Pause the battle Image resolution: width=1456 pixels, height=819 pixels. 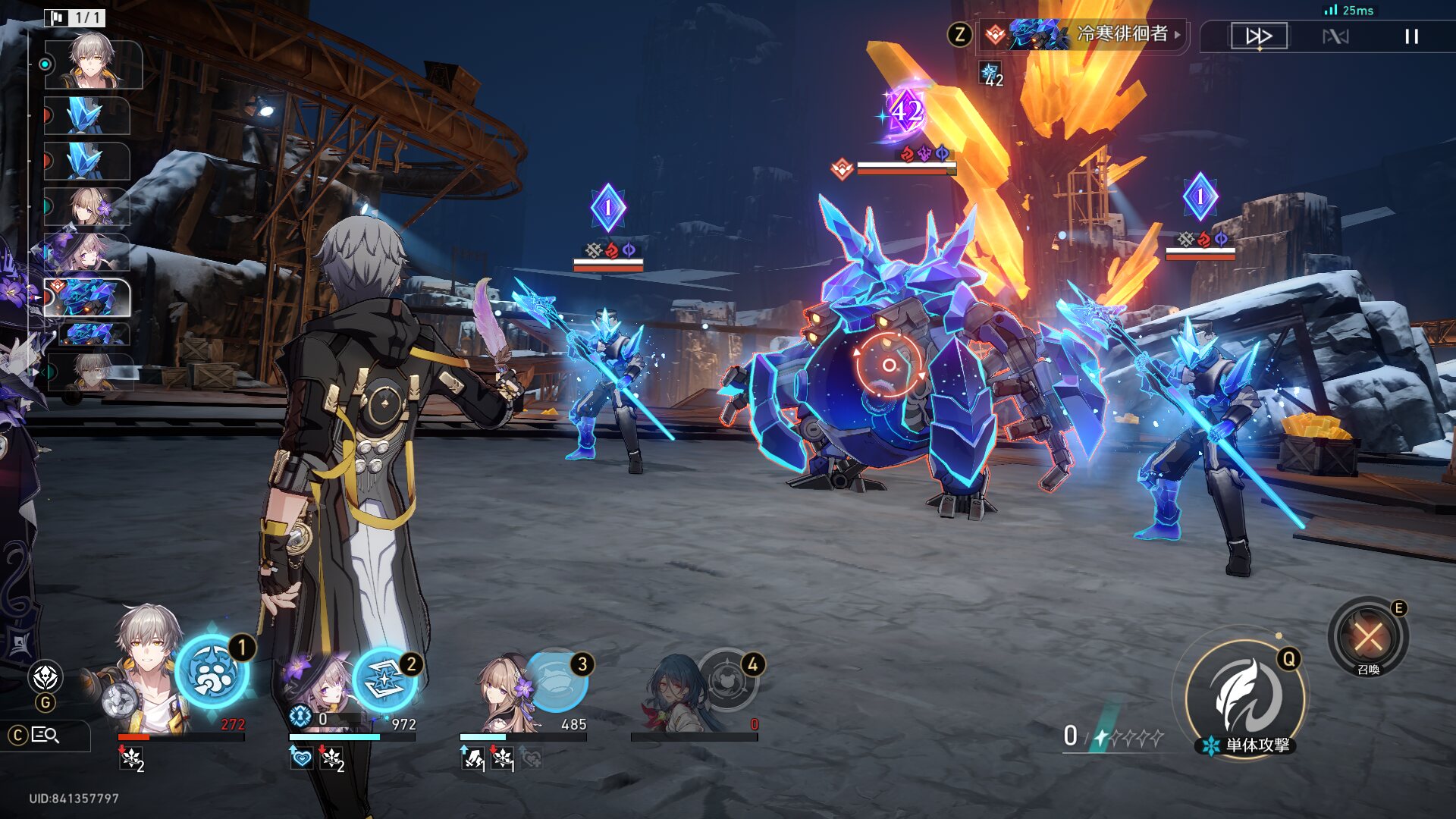(x=1411, y=36)
